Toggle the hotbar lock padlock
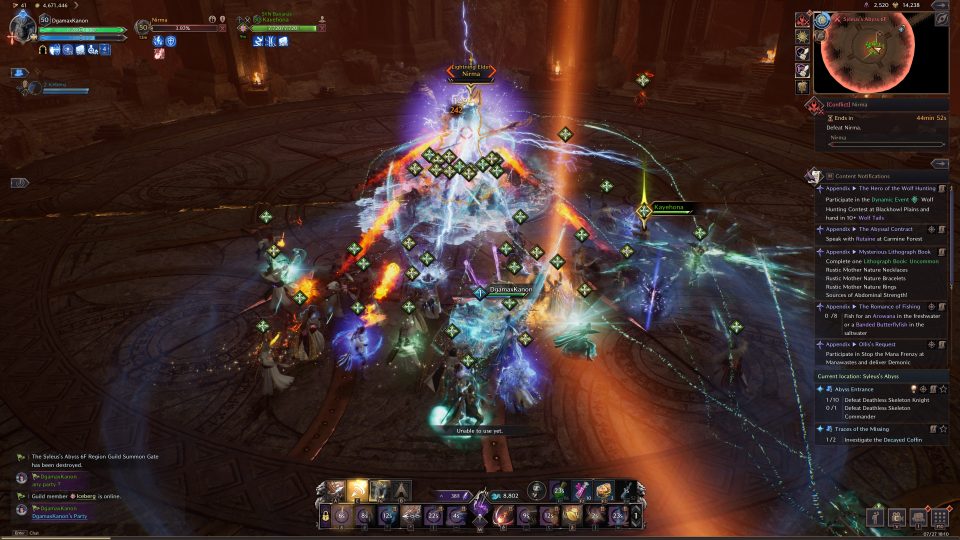 (325, 516)
